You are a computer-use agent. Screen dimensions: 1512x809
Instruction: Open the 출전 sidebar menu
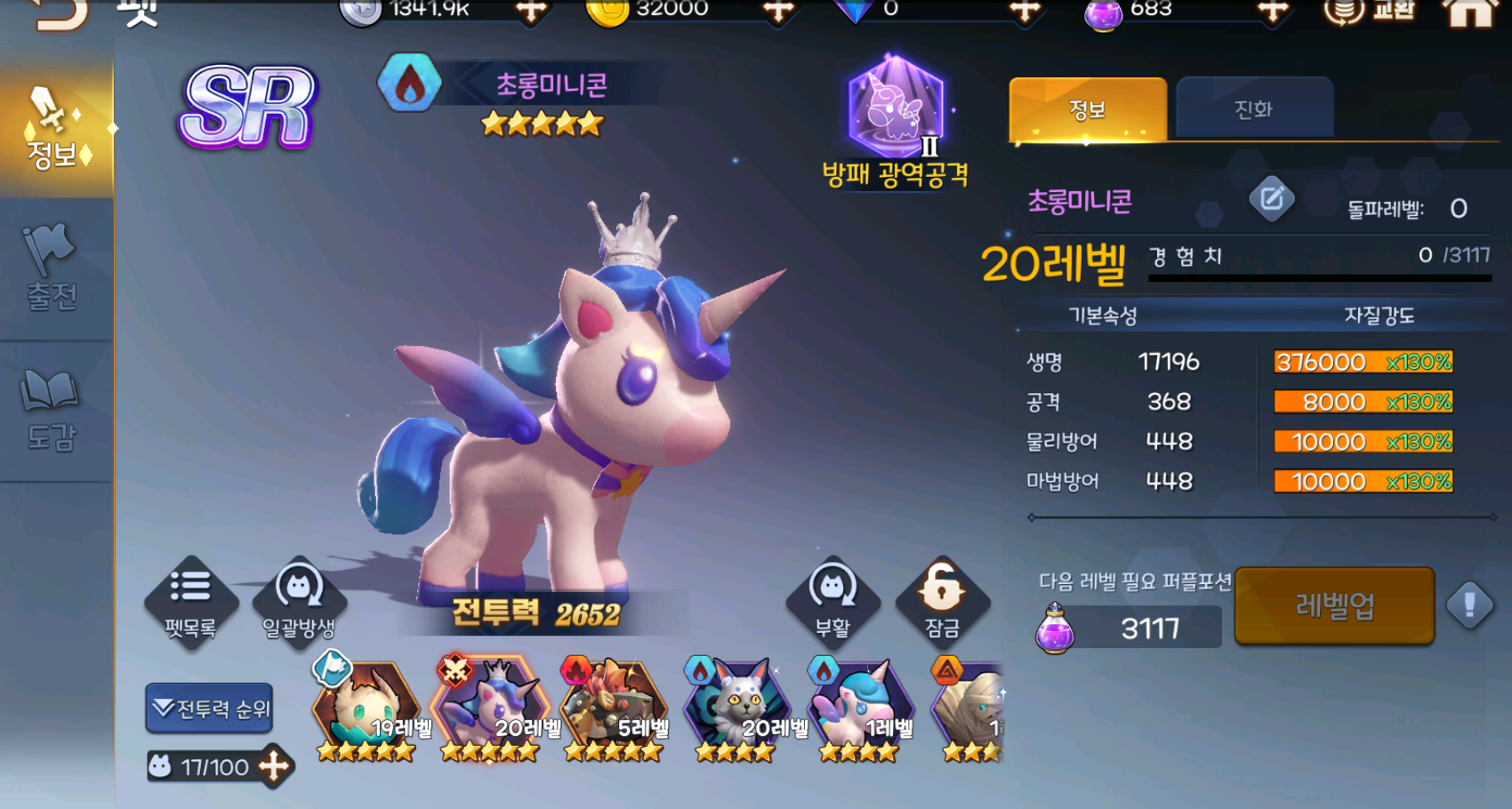tap(52, 268)
